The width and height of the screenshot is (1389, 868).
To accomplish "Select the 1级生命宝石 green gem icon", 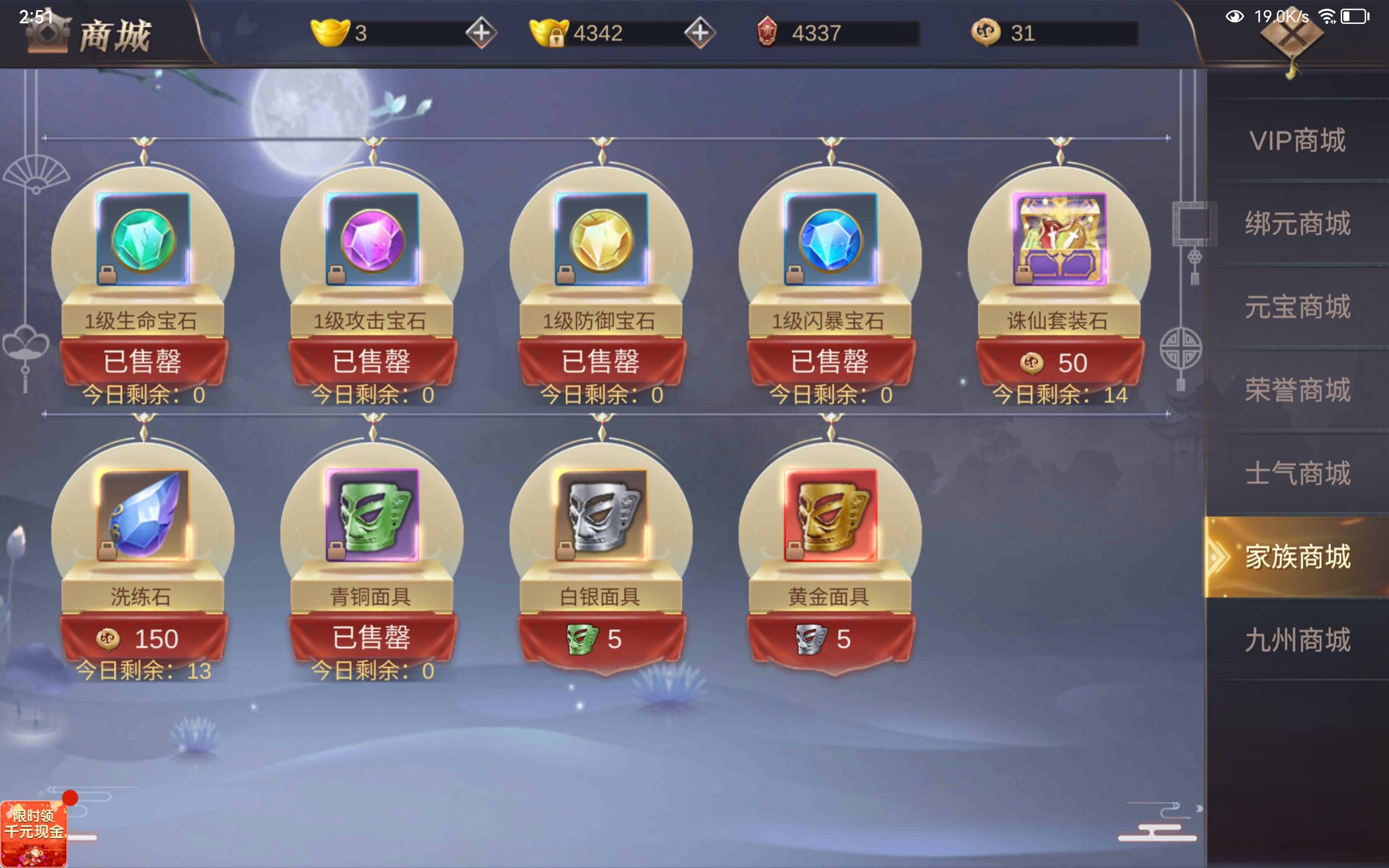I will (x=143, y=239).
